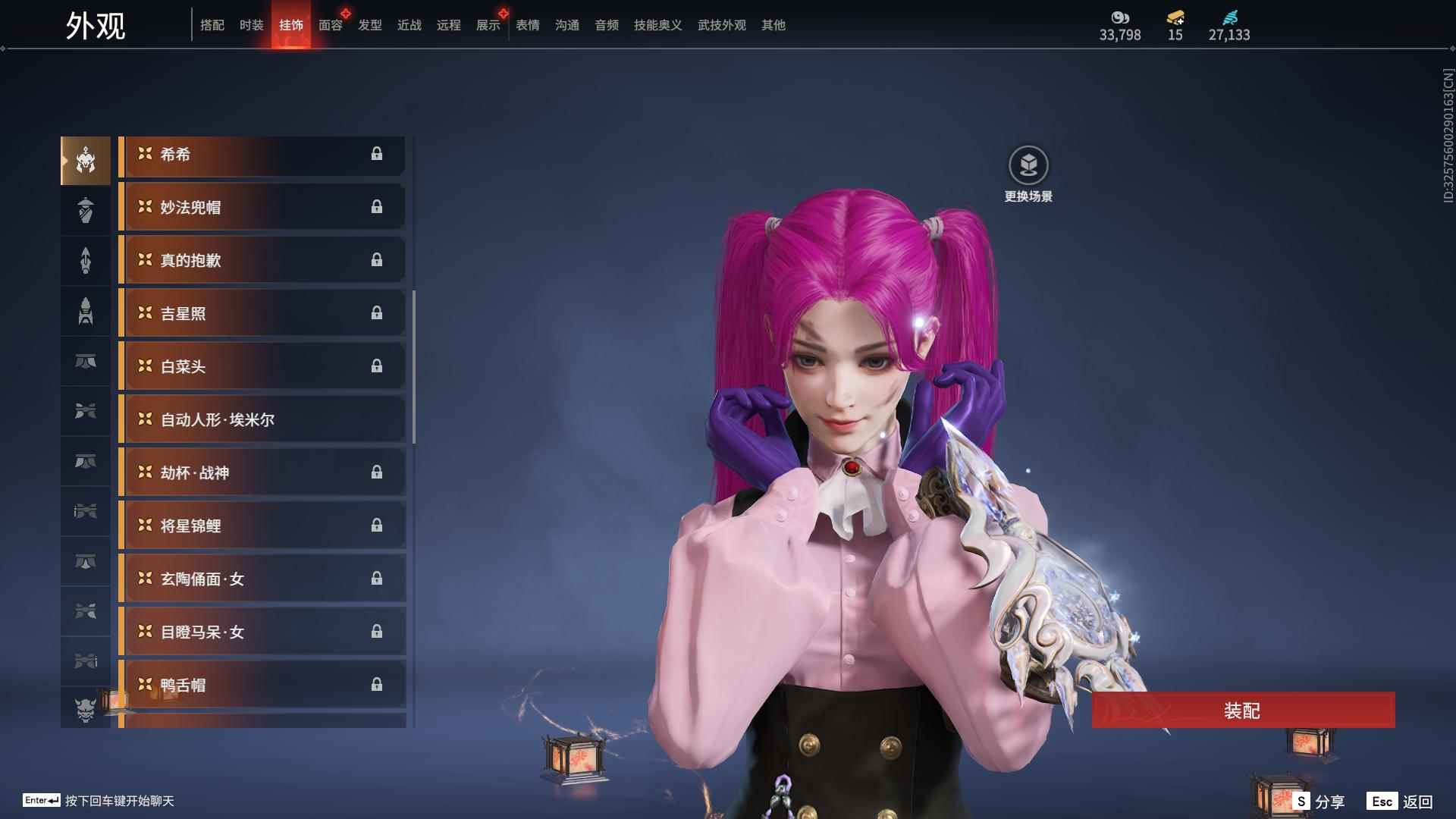Switch to the 时装 tab
The height and width of the screenshot is (819, 1456).
tap(252, 25)
